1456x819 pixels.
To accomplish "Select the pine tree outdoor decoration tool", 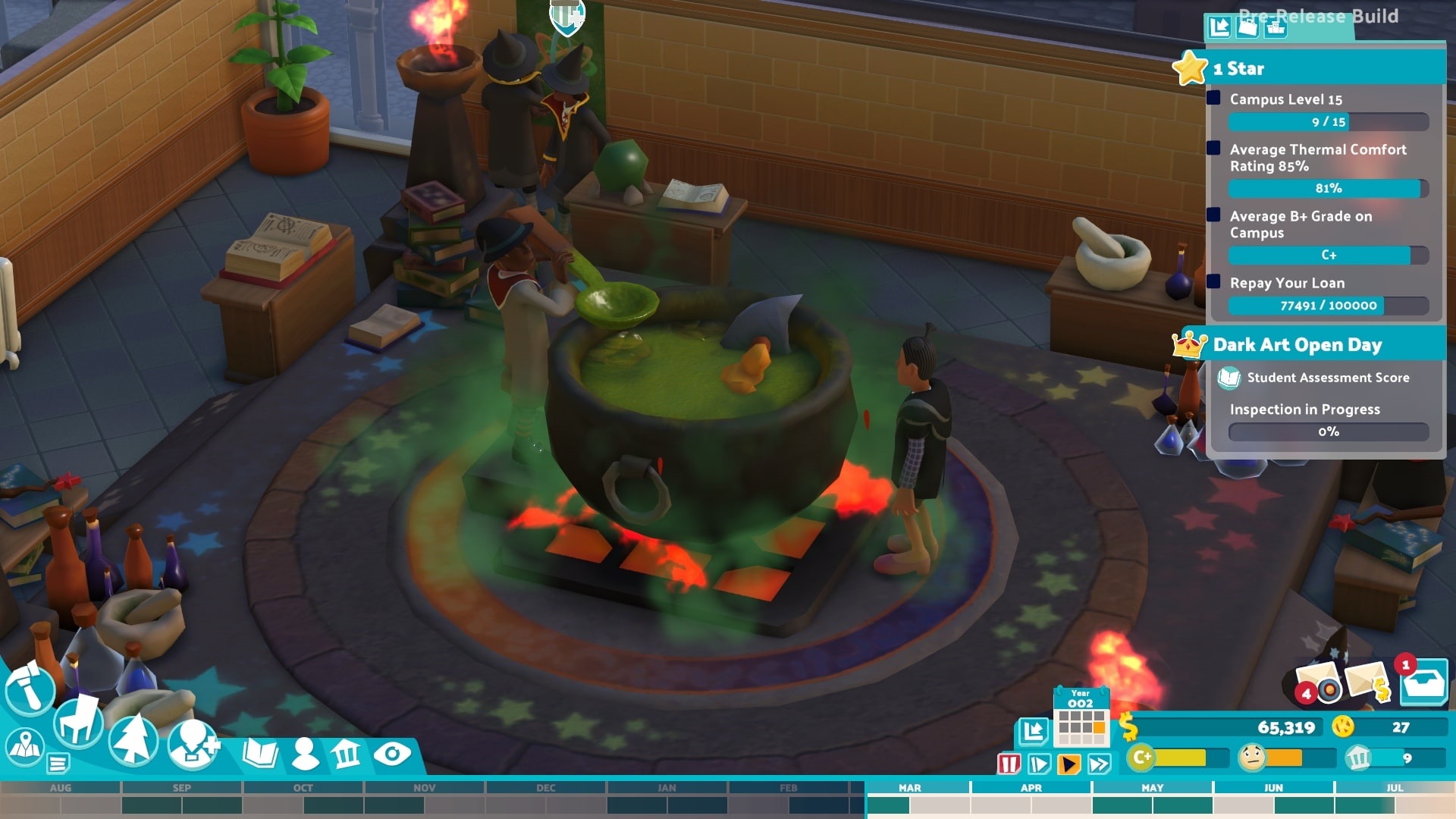I will (133, 740).
